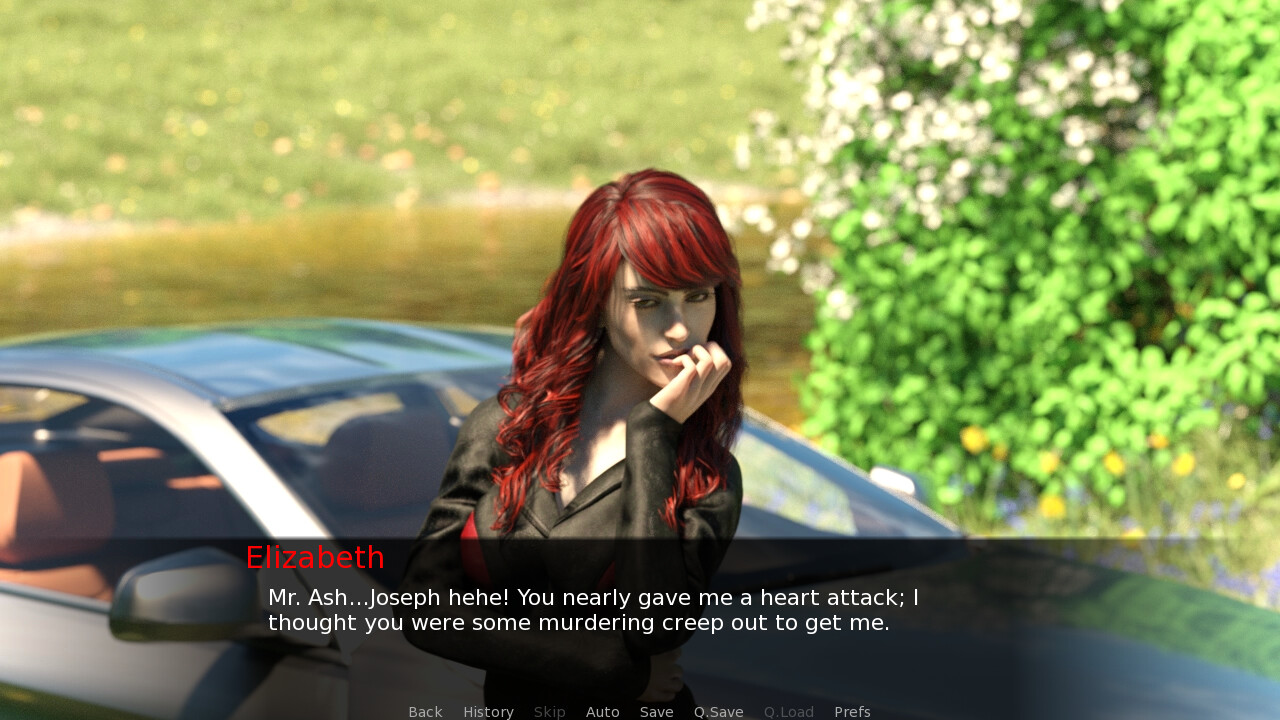Restore your quicksave via Q.Load
Image resolution: width=1280 pixels, height=720 pixels.
(788, 711)
